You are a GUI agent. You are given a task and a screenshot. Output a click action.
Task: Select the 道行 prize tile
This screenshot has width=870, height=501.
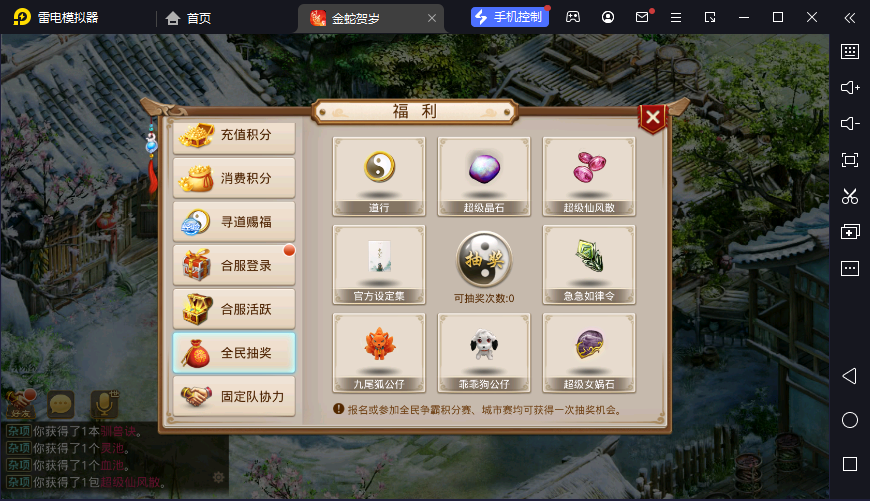point(379,176)
